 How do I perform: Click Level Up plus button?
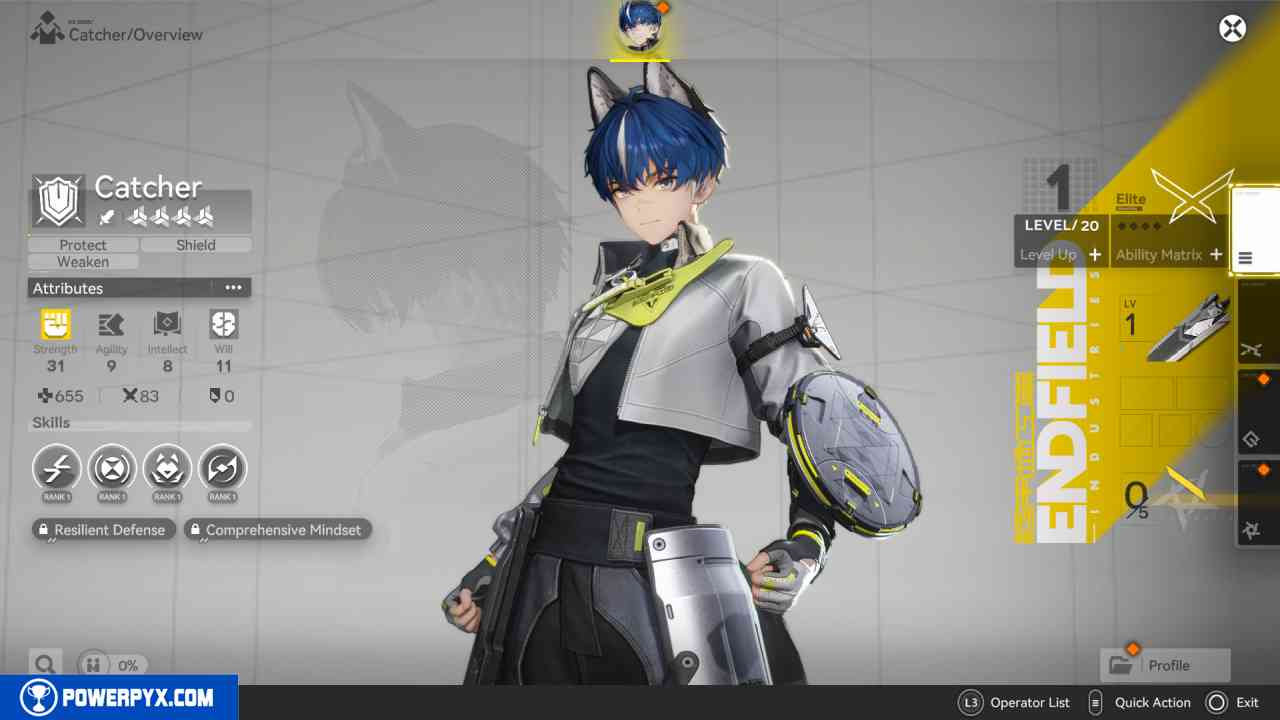(1095, 255)
